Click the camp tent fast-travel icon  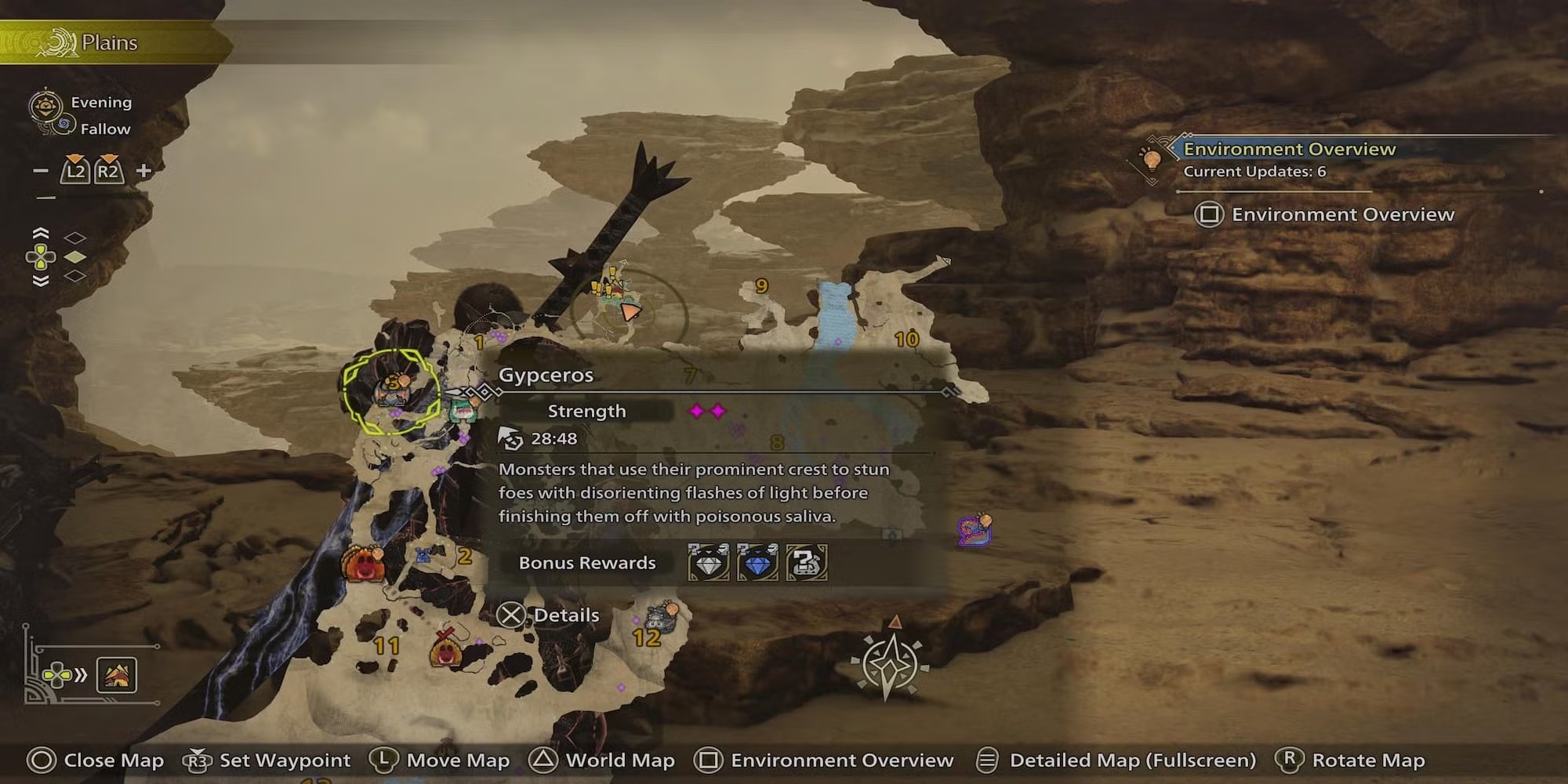click(117, 675)
